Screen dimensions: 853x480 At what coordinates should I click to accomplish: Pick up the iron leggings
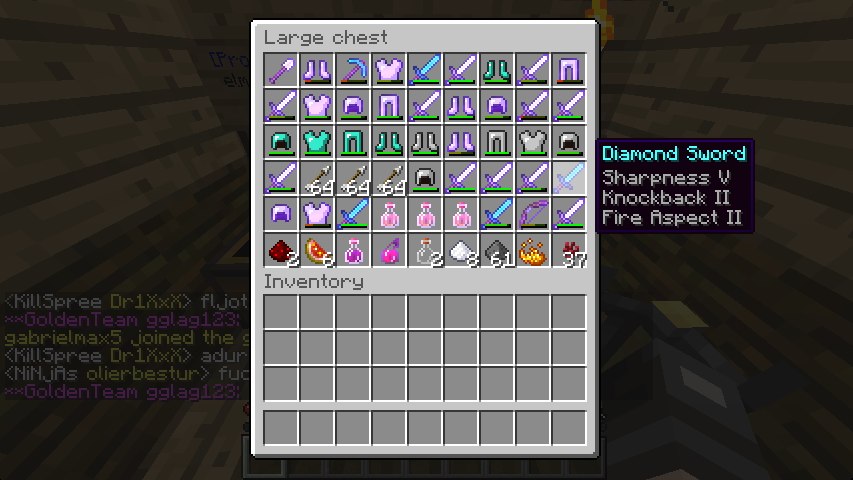pos(497,141)
